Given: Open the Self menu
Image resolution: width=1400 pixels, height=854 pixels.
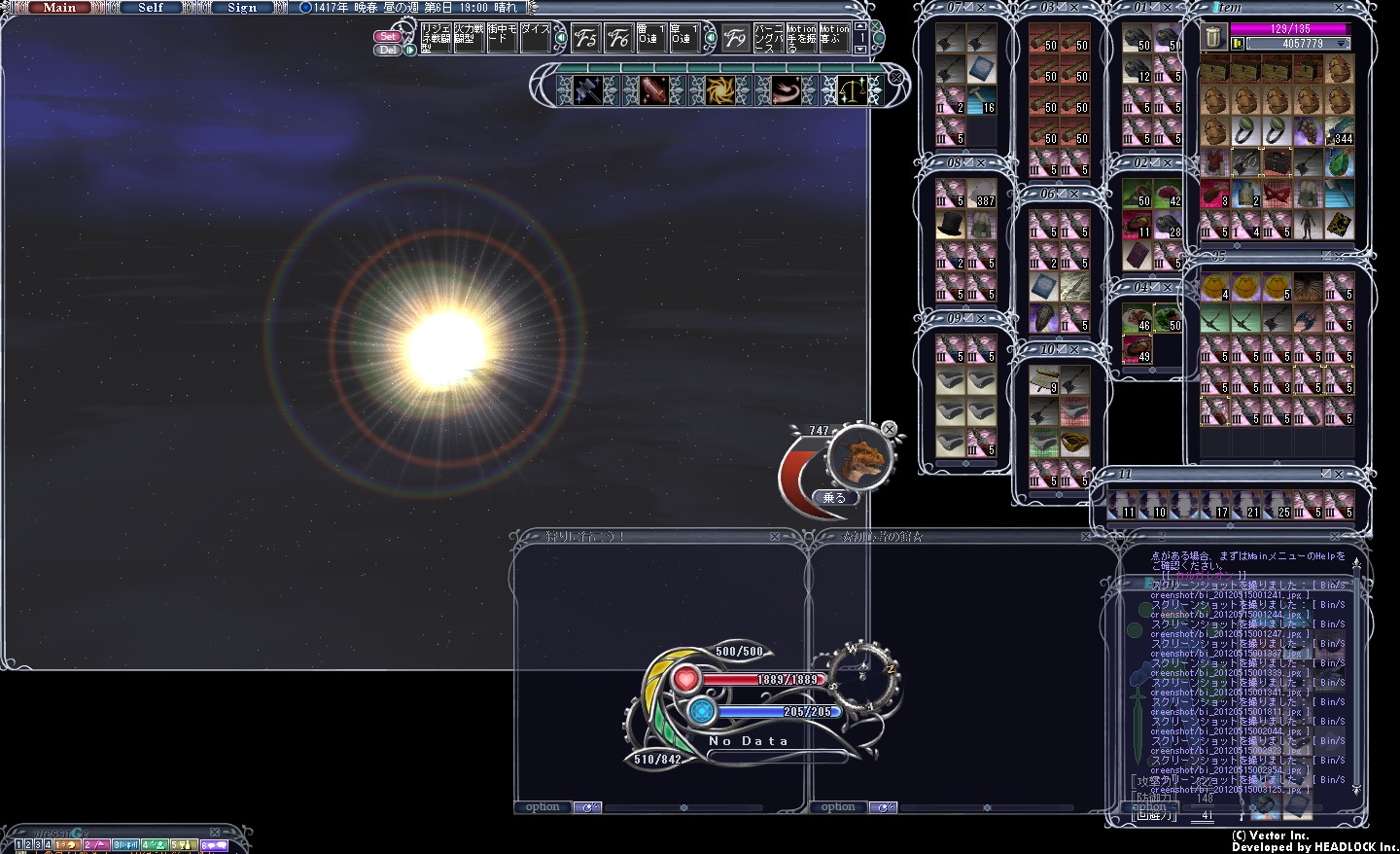Looking at the screenshot, I should [x=151, y=8].
